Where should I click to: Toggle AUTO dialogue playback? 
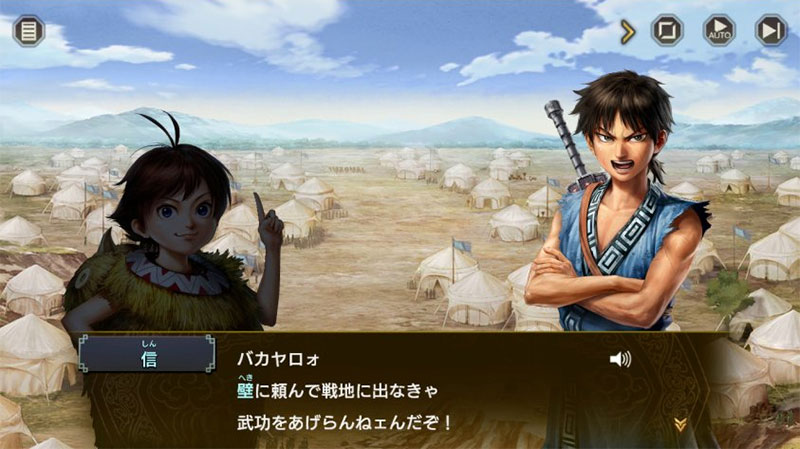coord(719,30)
